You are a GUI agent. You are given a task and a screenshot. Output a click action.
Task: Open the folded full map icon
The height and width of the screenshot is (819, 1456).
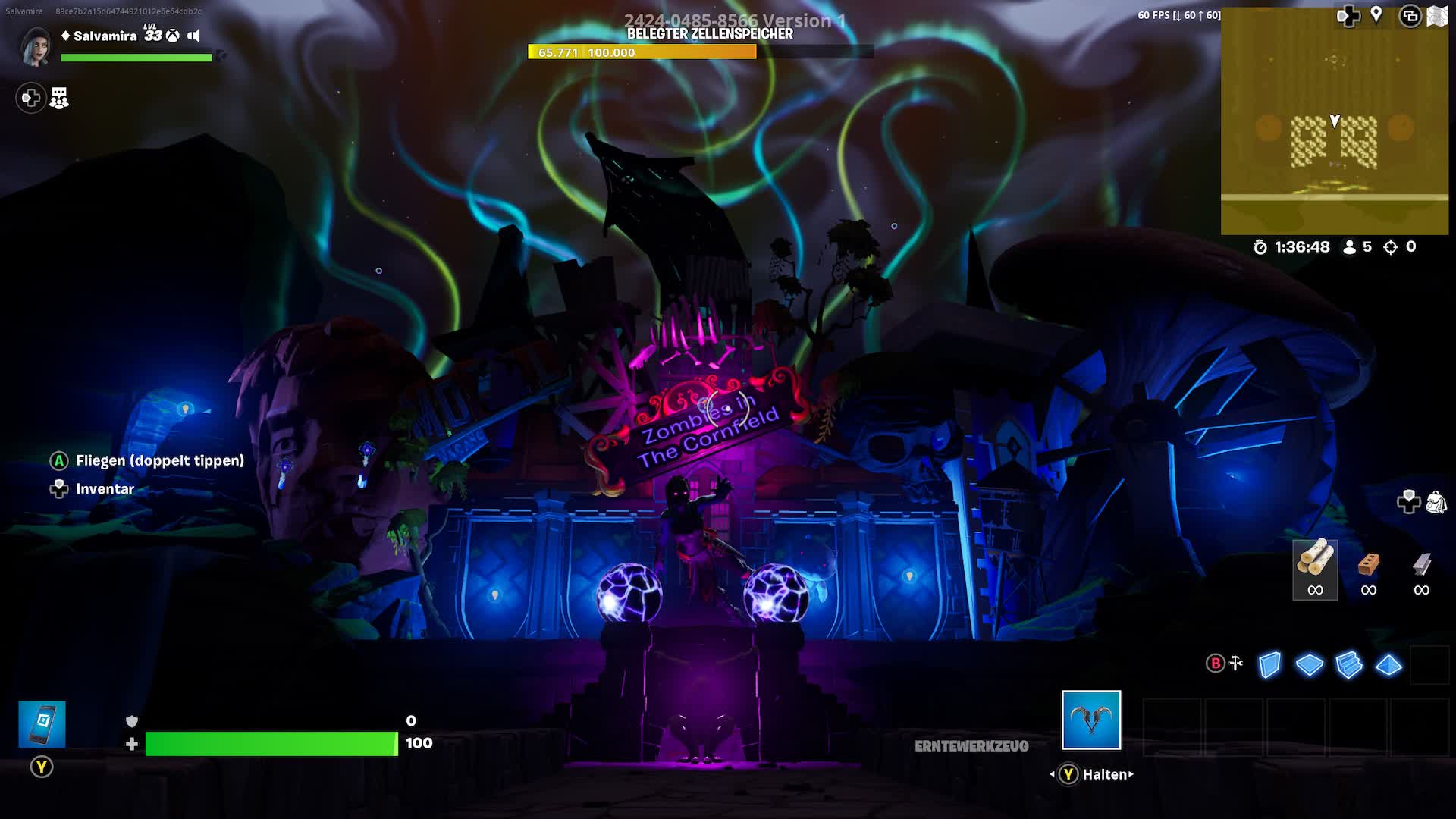[1437, 16]
